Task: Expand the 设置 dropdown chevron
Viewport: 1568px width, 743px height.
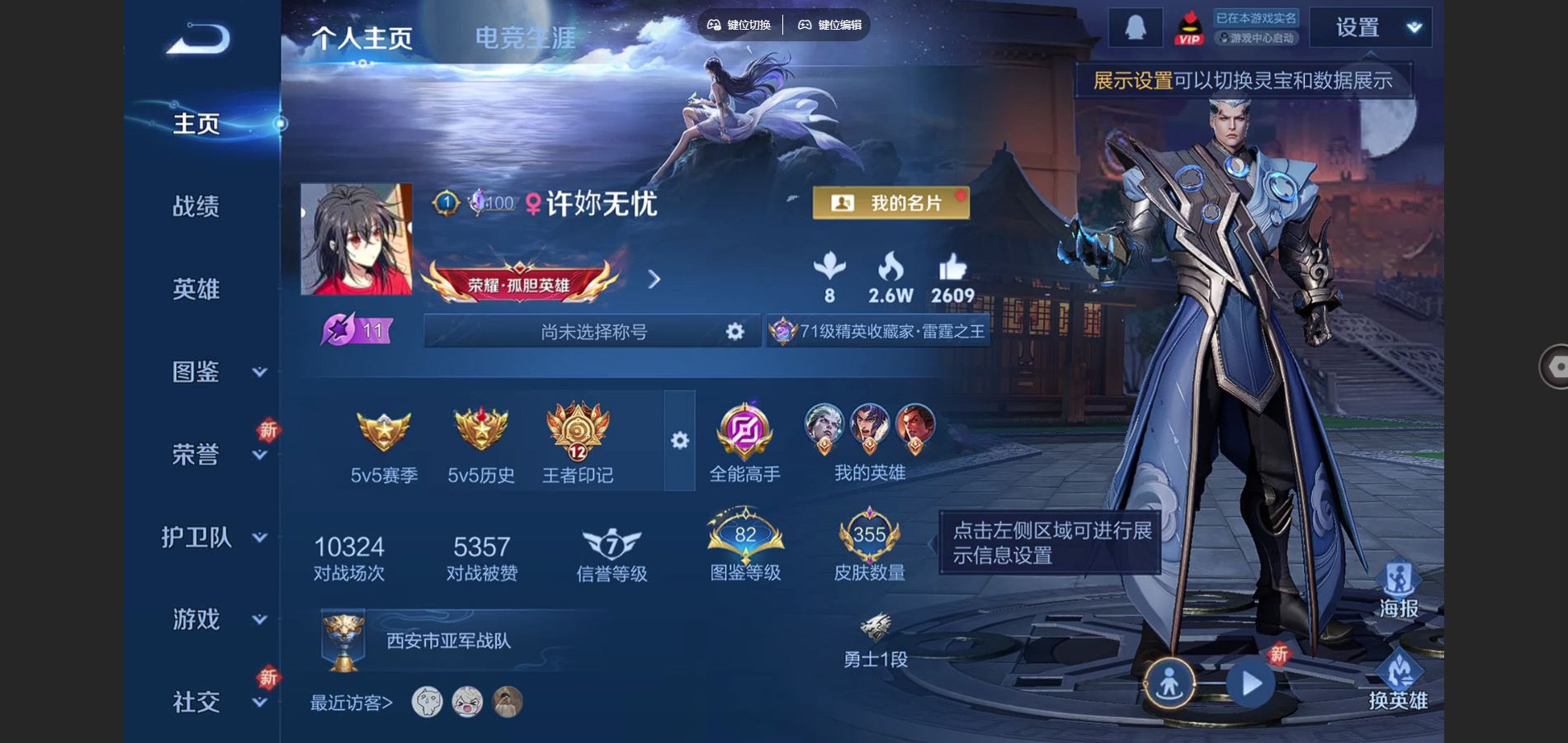Action: [x=1413, y=26]
